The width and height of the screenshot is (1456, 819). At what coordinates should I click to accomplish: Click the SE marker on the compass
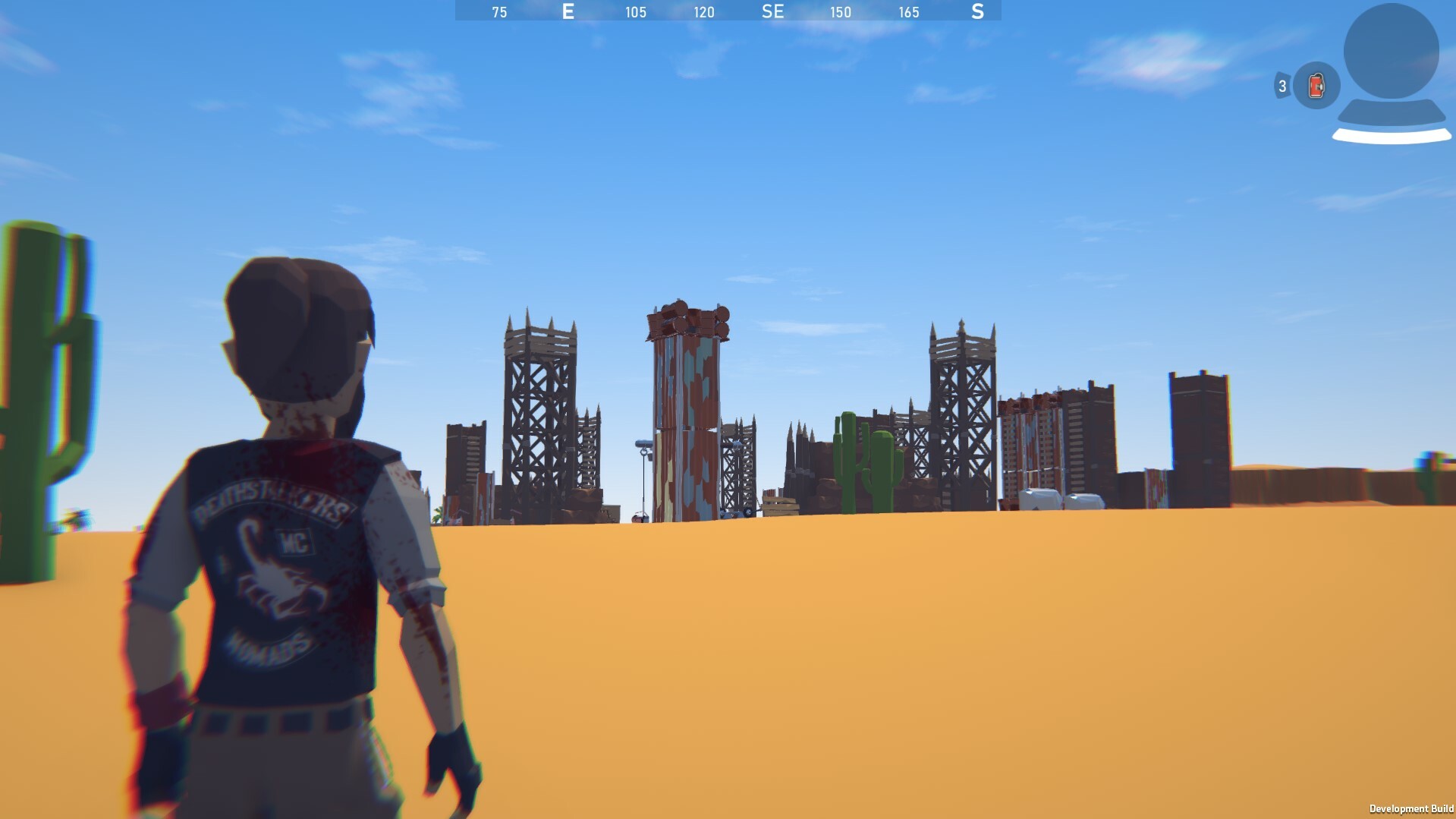click(773, 12)
